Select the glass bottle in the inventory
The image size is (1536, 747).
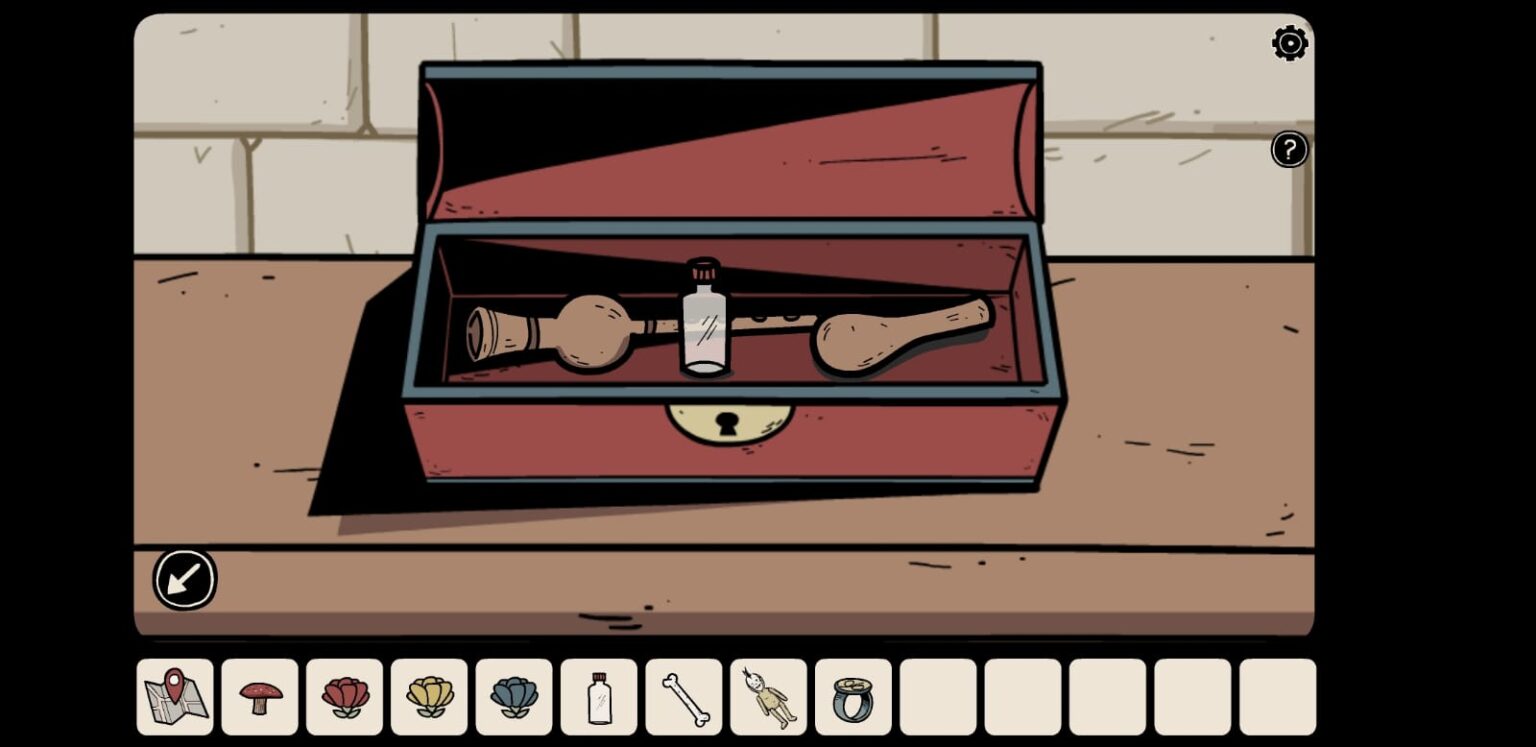[598, 697]
